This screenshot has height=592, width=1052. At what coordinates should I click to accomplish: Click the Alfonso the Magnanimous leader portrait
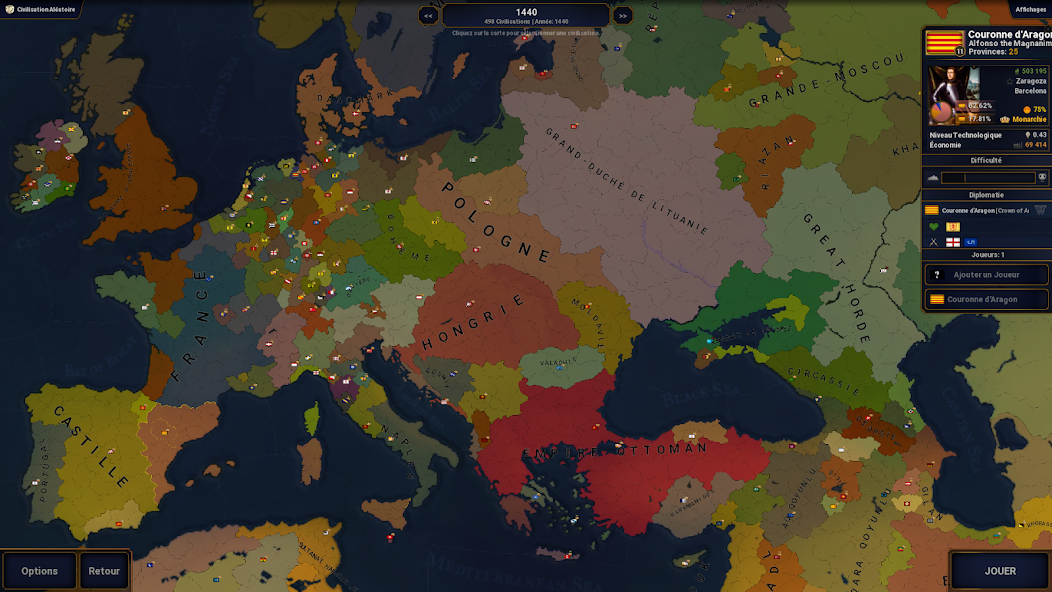(943, 95)
